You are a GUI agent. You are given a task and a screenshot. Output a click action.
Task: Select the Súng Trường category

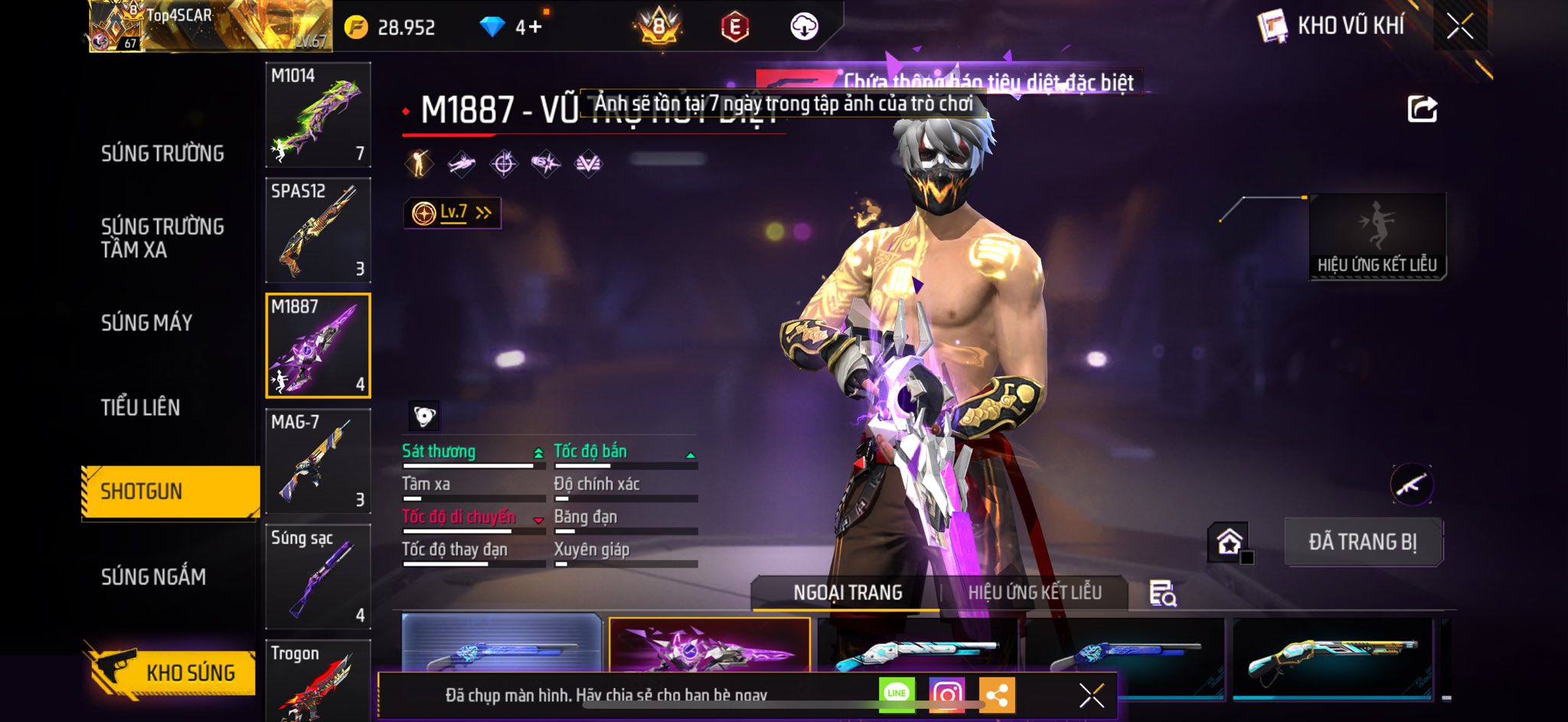162,153
